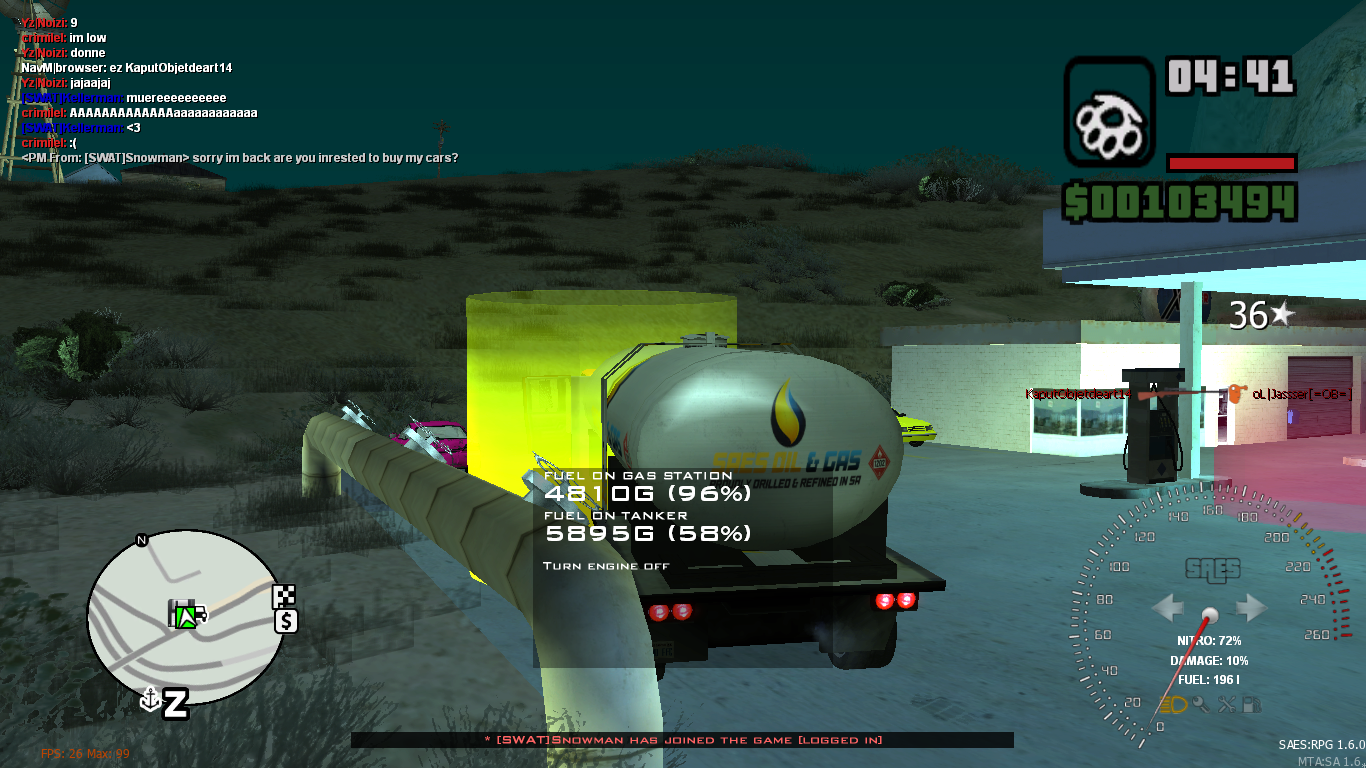Screen dimensions: 1366x768
Task: Click the dollar sign blip near the minimap
Action: 286,621
